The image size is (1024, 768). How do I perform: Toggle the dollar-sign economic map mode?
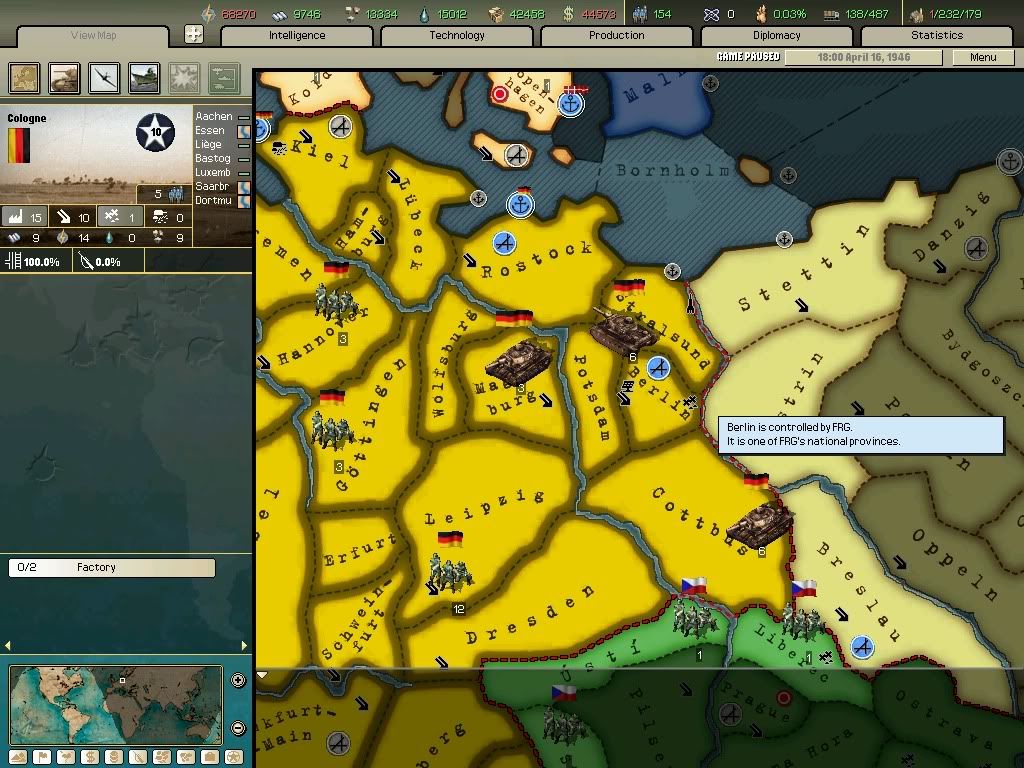89,757
